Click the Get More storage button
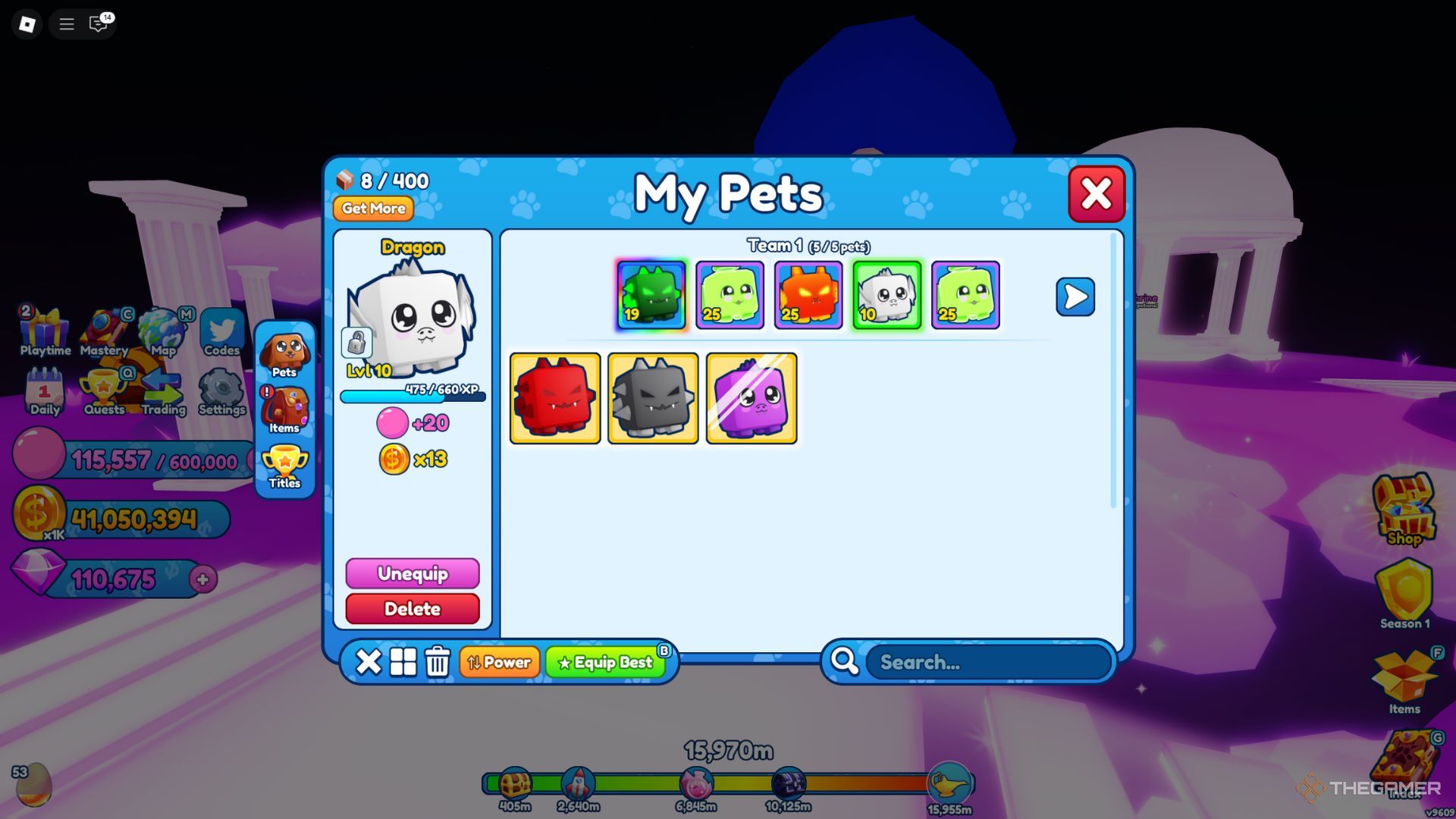1456x819 pixels. click(x=373, y=209)
